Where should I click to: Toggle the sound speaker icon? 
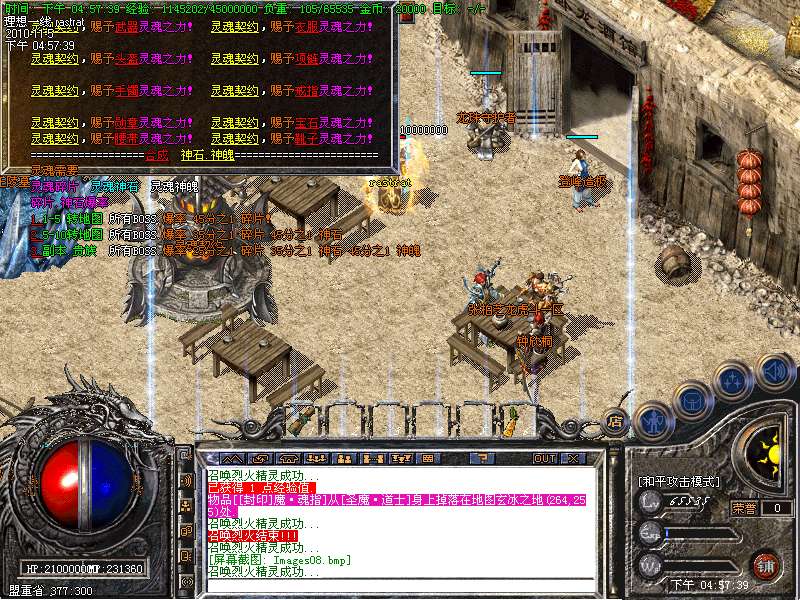(774, 372)
